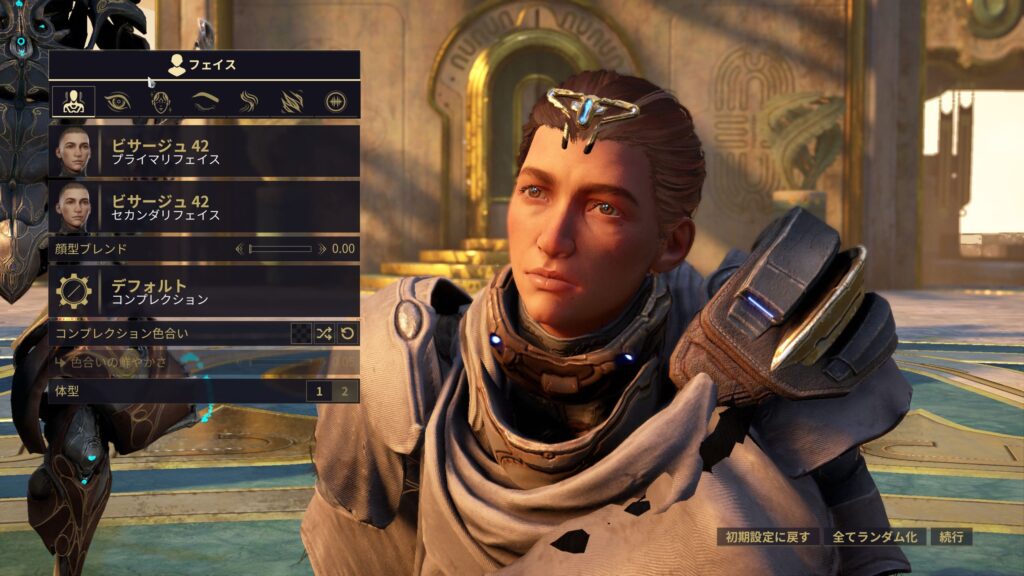Image resolution: width=1024 pixels, height=576 pixels.
Task: Reset the complexion tint with circular arrow
Action: point(347,333)
